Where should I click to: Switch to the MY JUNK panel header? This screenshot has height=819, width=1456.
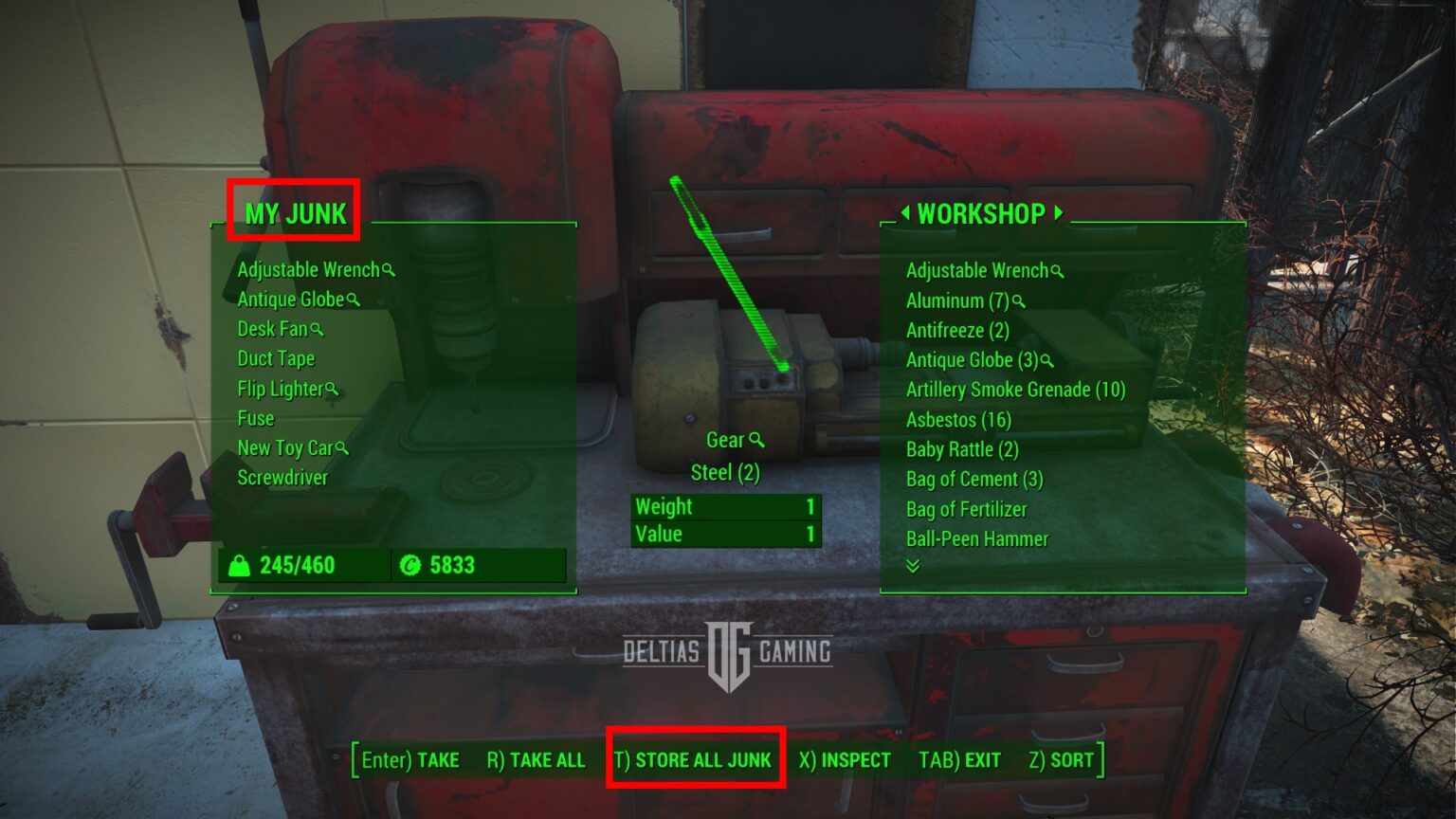click(x=294, y=213)
